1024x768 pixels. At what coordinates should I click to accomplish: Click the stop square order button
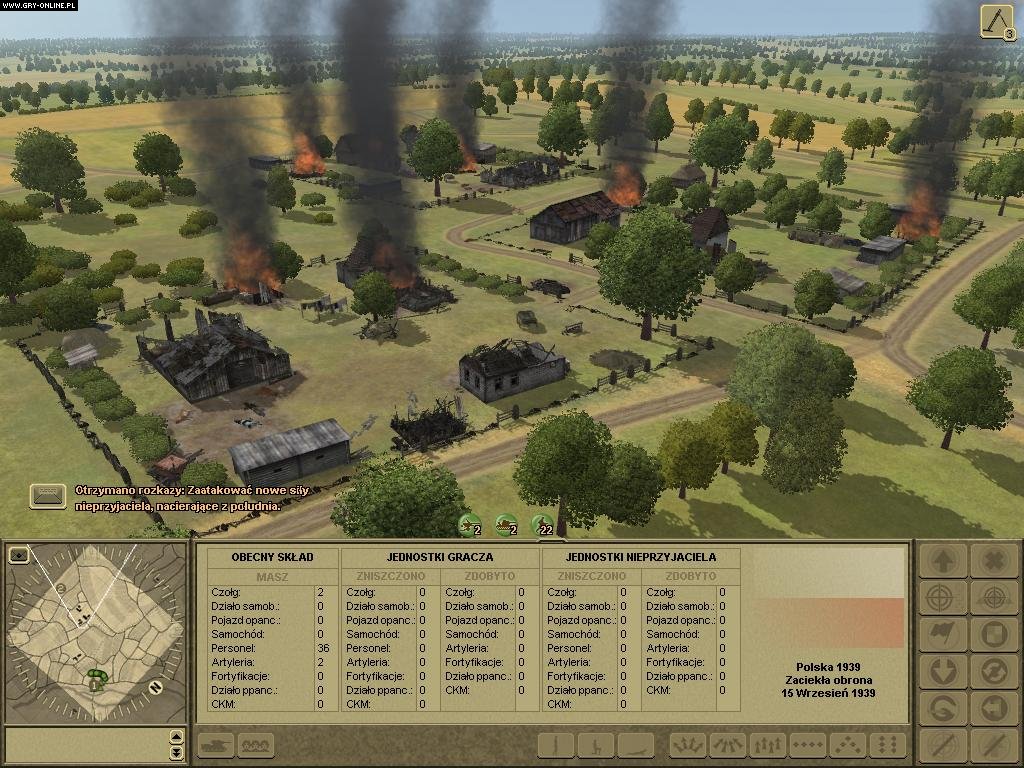992,634
